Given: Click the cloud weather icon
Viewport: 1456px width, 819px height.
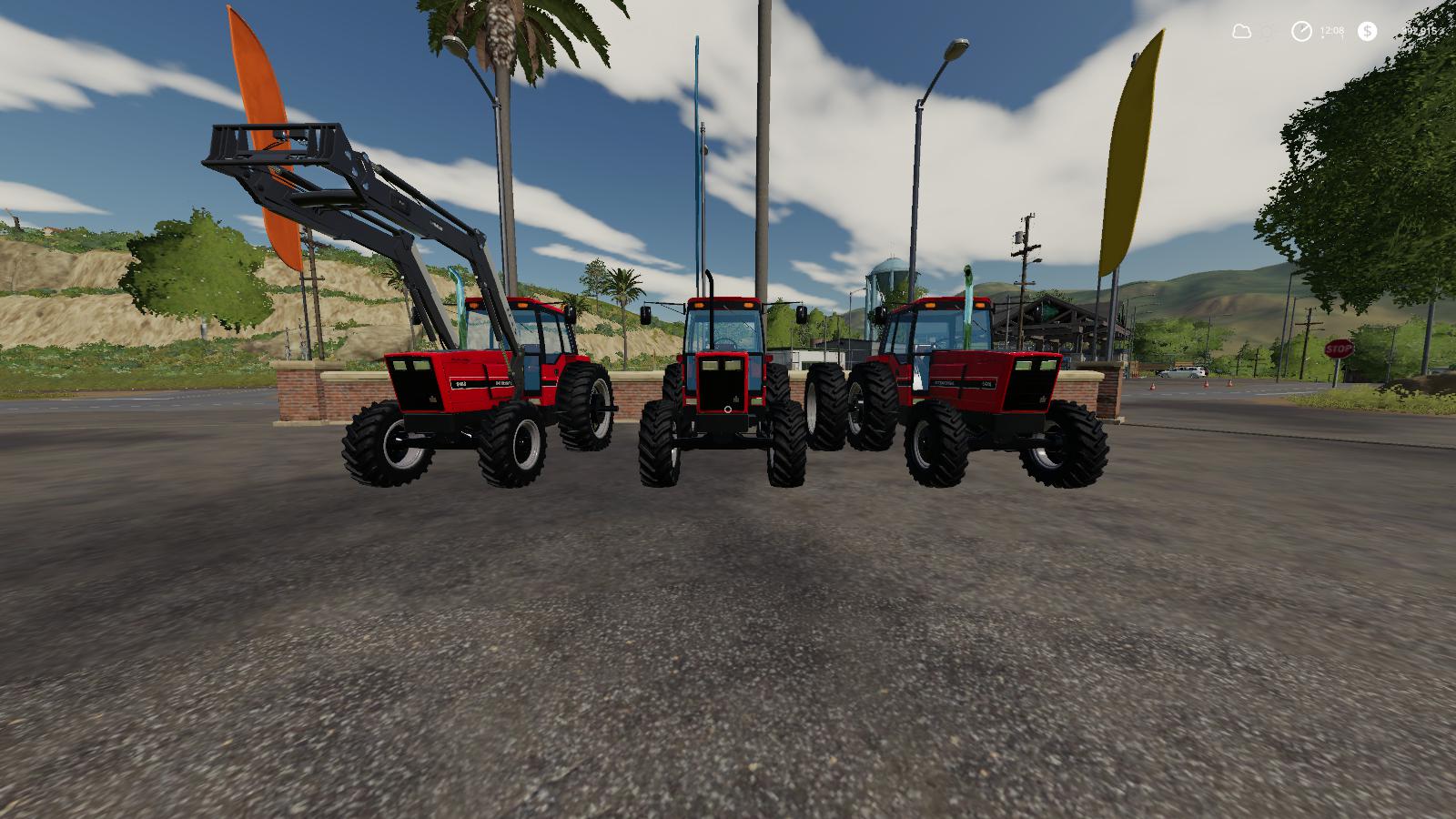Looking at the screenshot, I should [1242, 31].
